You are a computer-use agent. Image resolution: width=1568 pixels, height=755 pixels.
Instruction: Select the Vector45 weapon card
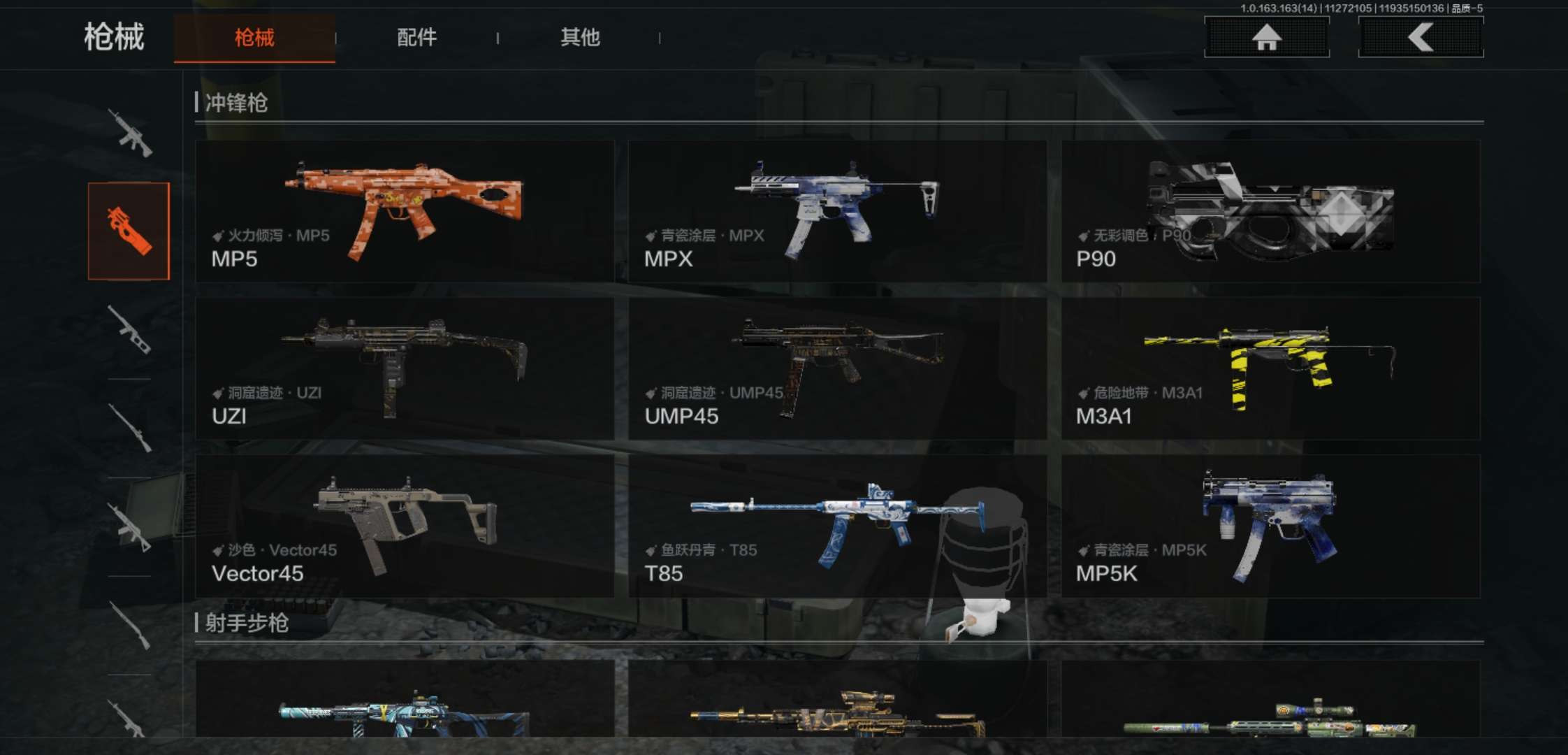tap(405, 526)
